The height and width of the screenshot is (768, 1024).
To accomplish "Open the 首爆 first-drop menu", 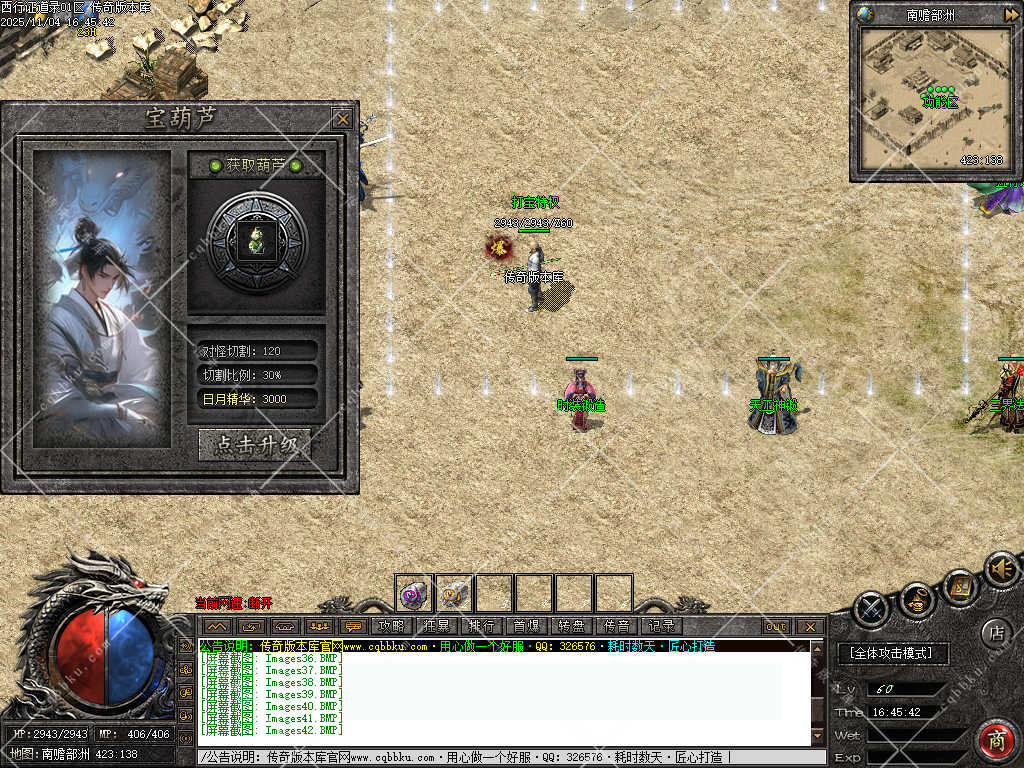I will tap(526, 626).
